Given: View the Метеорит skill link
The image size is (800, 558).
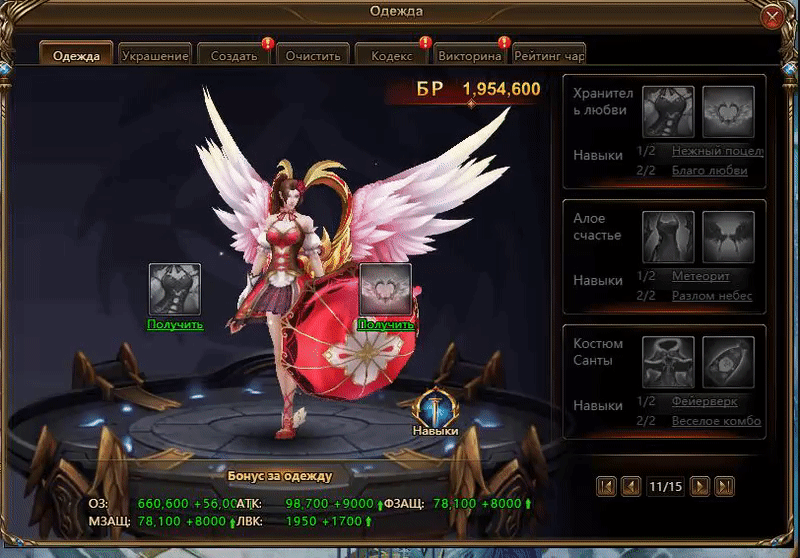Looking at the screenshot, I should 700,276.
